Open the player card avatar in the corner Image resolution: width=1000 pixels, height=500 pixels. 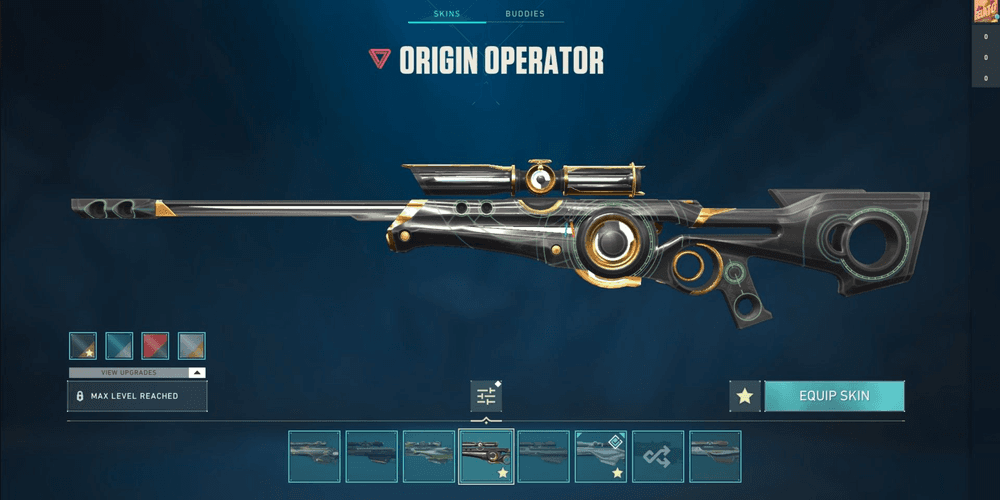click(985, 11)
